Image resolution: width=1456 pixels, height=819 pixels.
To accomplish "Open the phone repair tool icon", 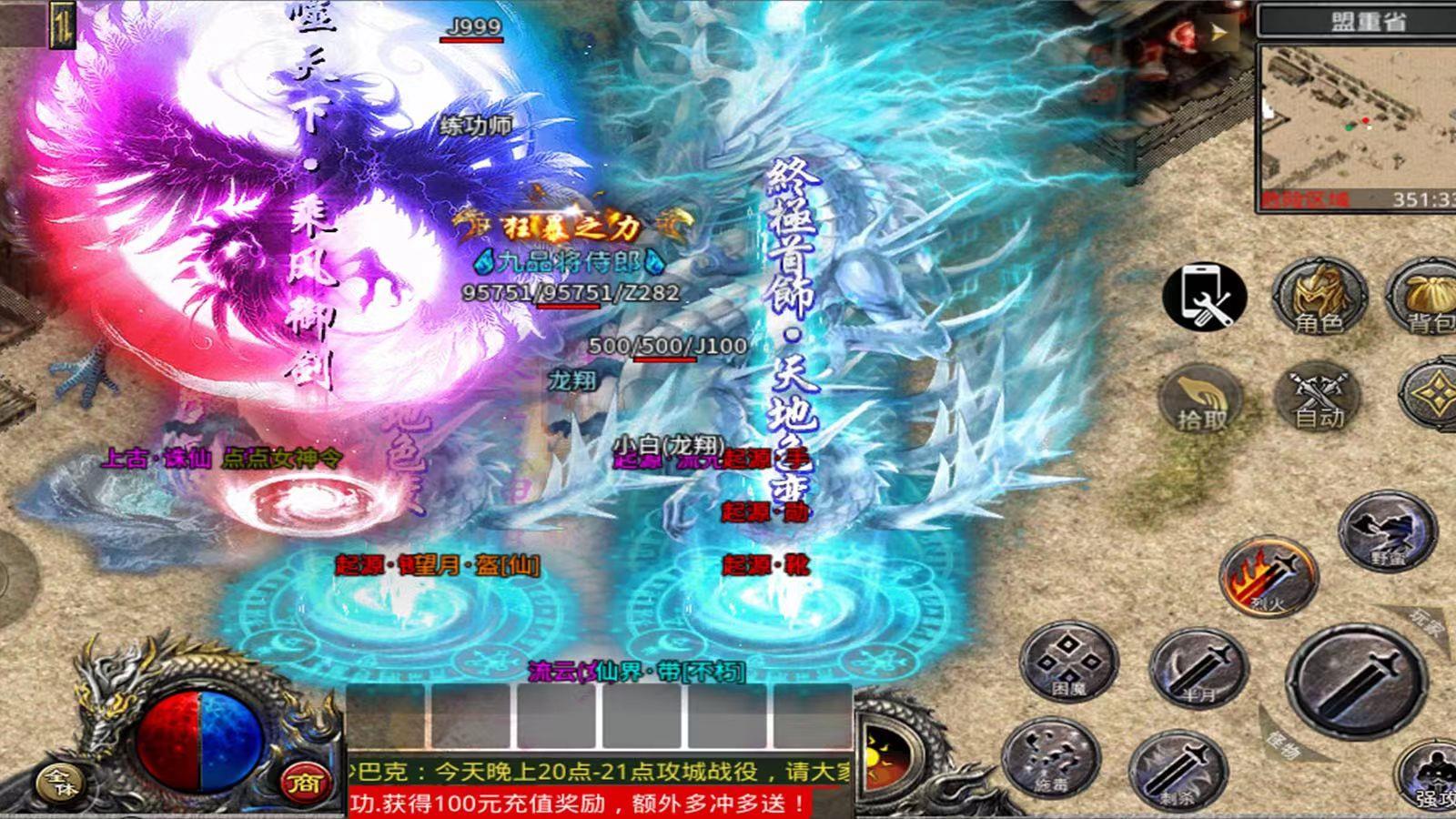I will coord(1203,298).
